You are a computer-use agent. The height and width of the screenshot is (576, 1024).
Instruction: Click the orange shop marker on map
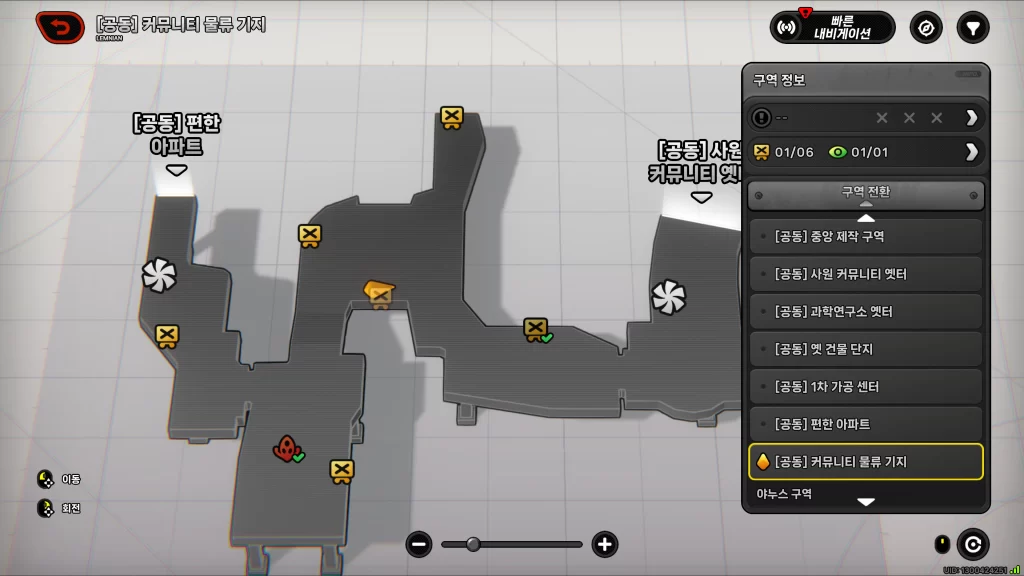point(379,292)
